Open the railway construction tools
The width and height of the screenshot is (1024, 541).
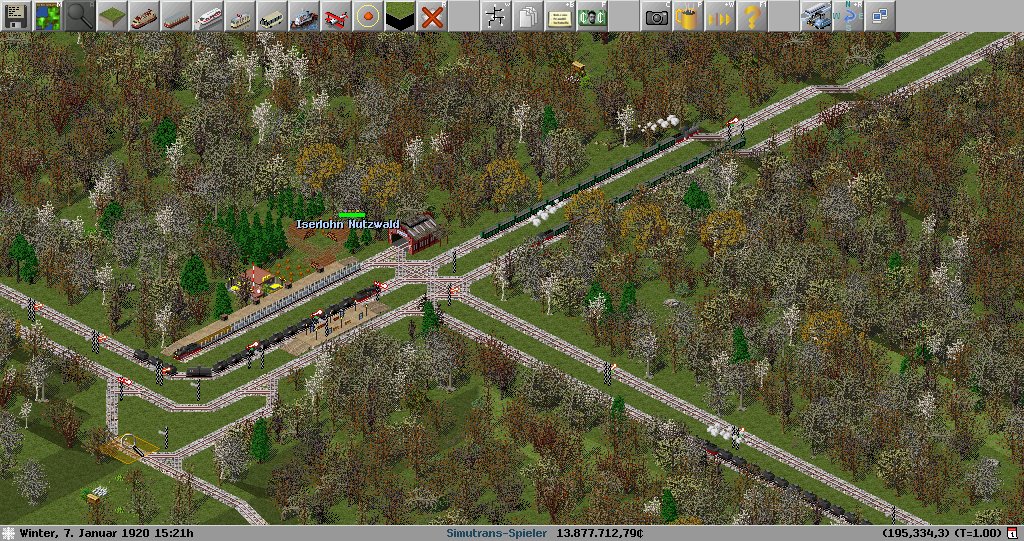click(x=144, y=16)
